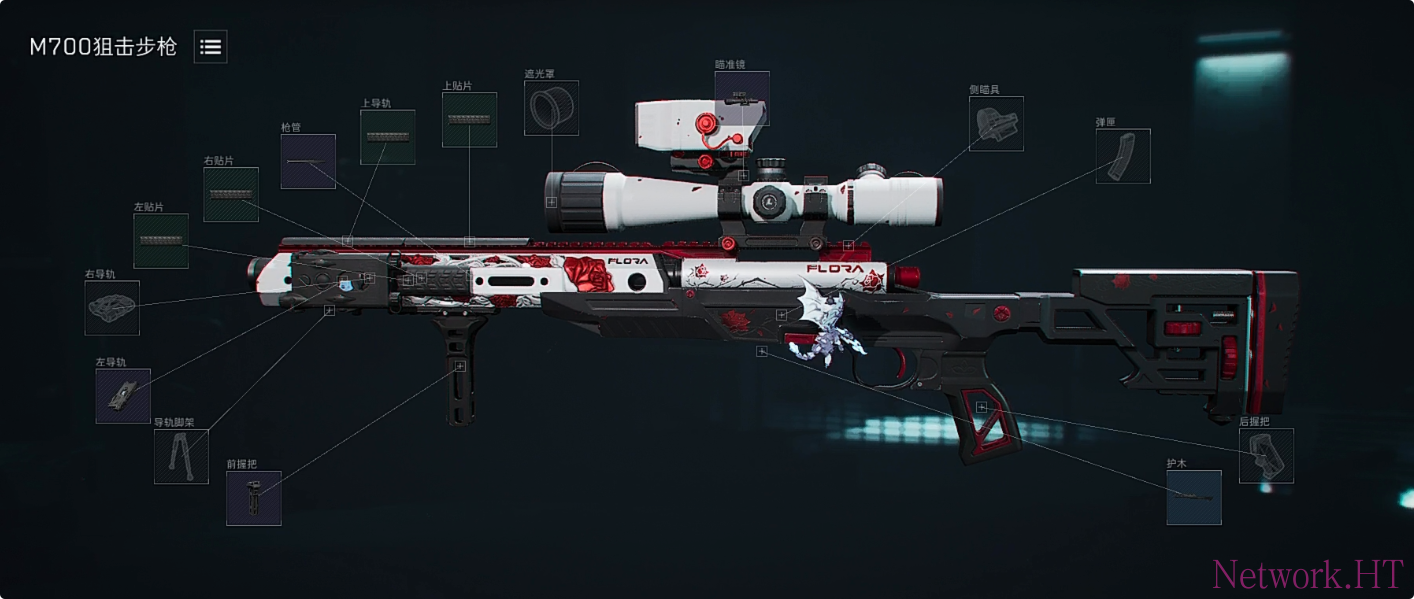Open the 前握把 foregrip slot

point(253,498)
